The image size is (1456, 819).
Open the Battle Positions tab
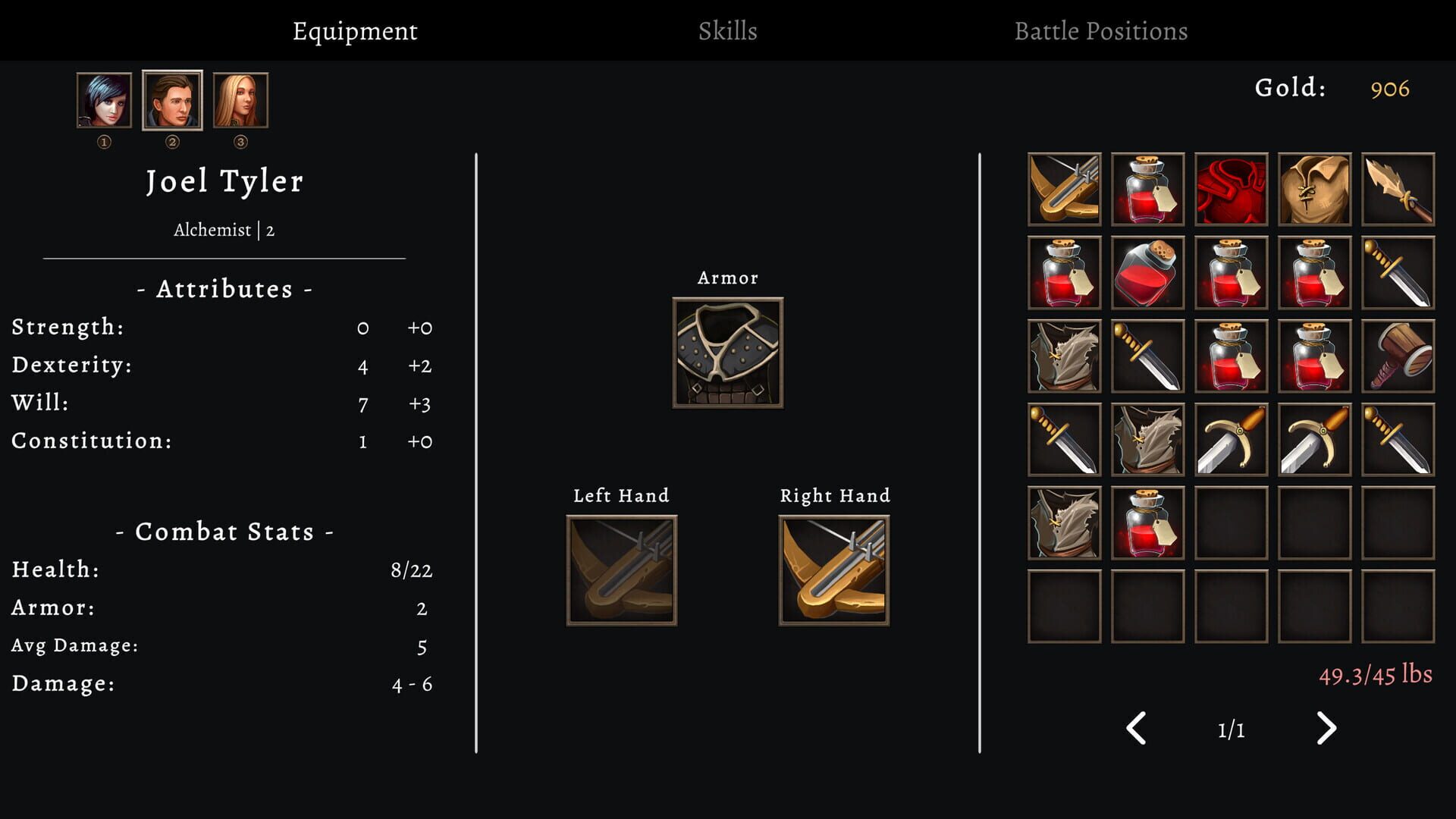coord(1101,31)
